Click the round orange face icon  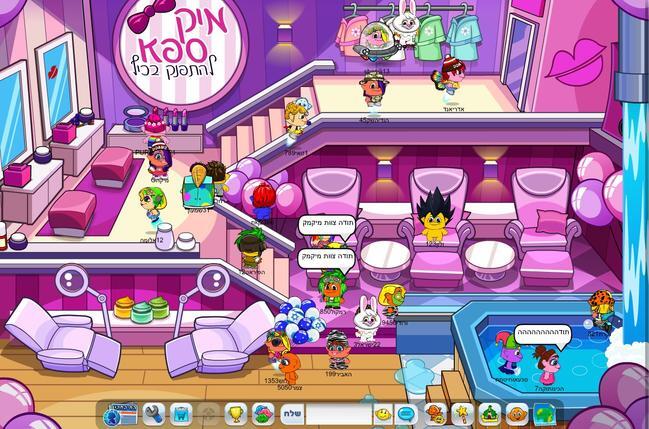tap(516, 413)
